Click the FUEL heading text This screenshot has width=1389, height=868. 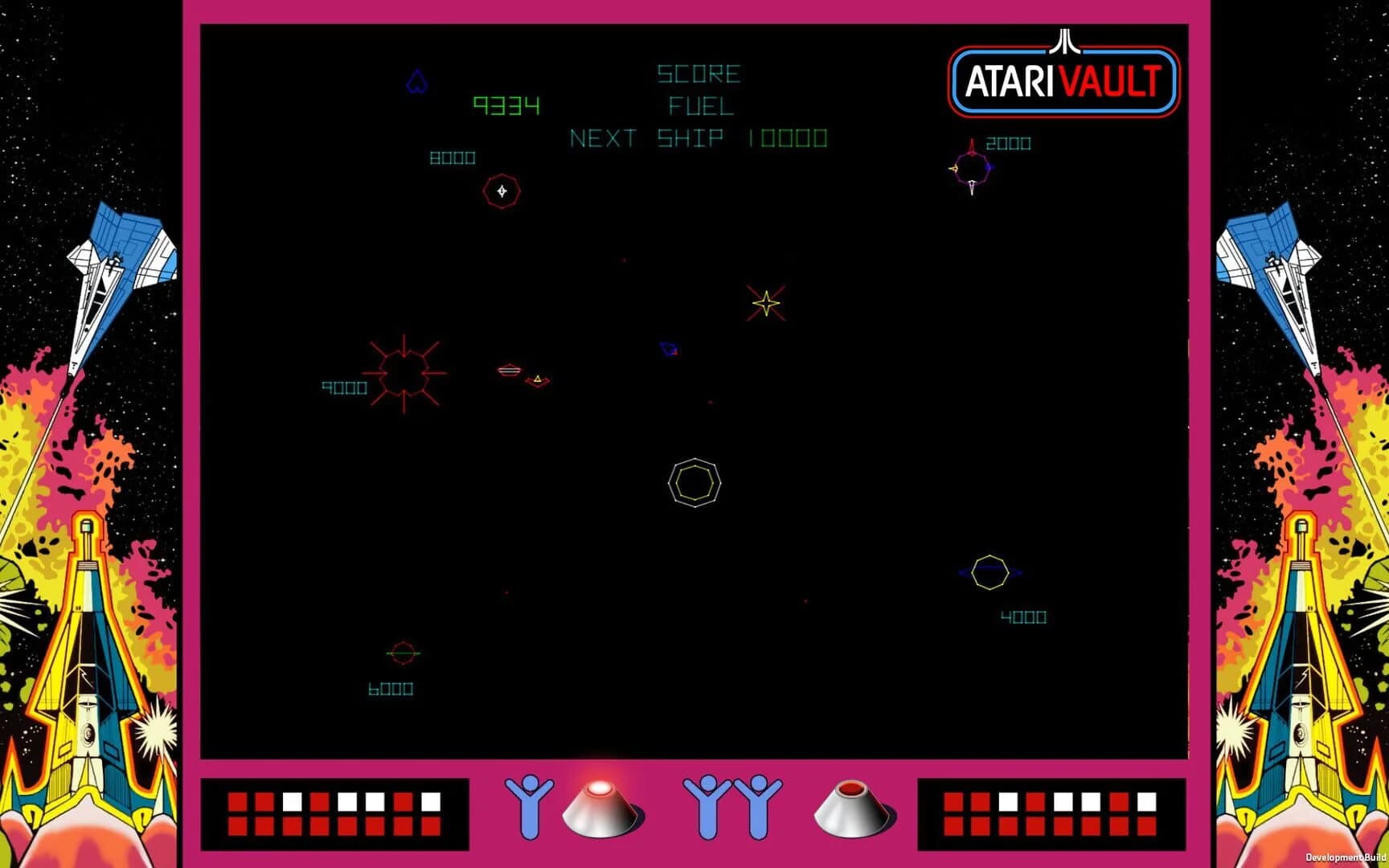coord(699,106)
